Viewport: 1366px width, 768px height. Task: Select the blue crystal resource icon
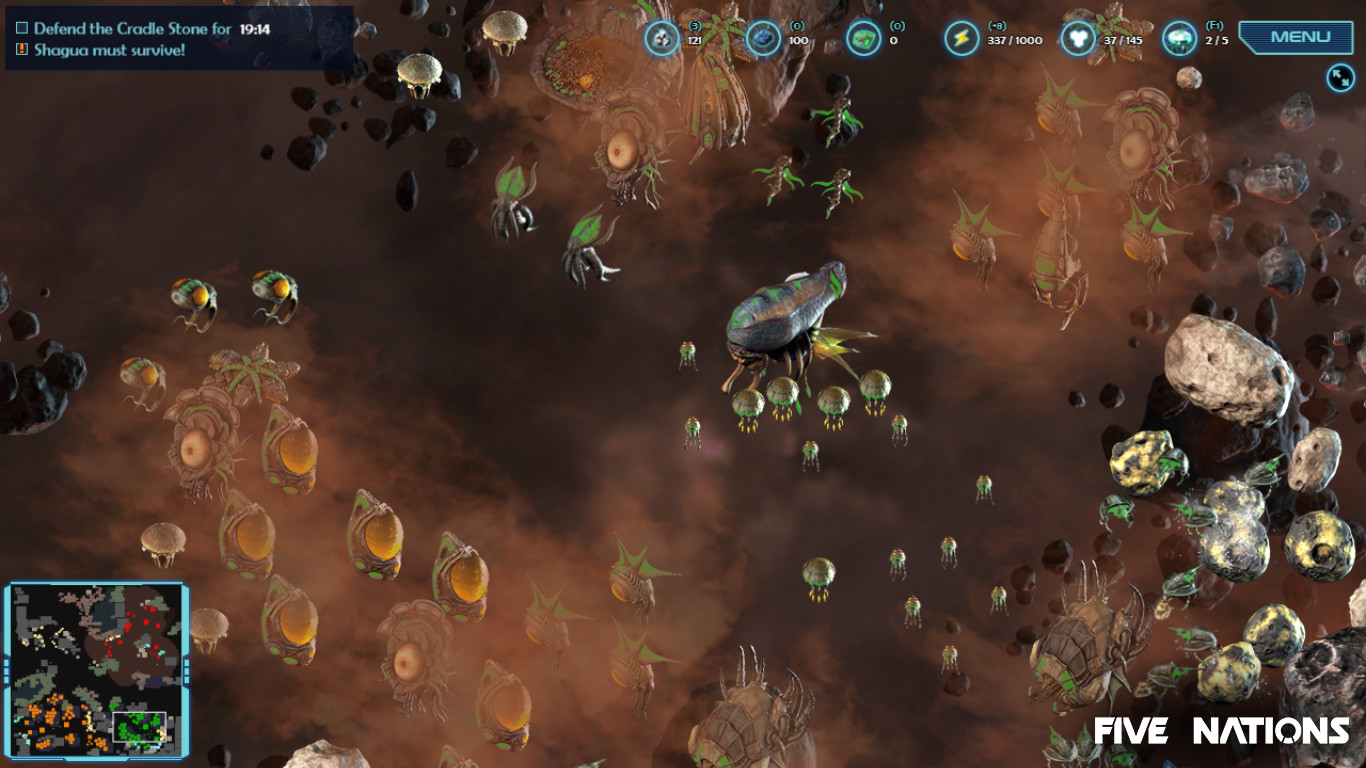point(764,38)
